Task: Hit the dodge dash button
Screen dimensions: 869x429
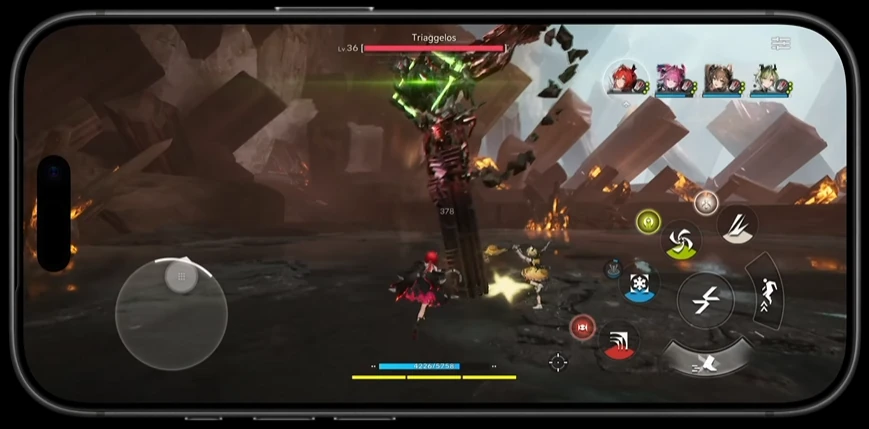Action: tap(708, 360)
